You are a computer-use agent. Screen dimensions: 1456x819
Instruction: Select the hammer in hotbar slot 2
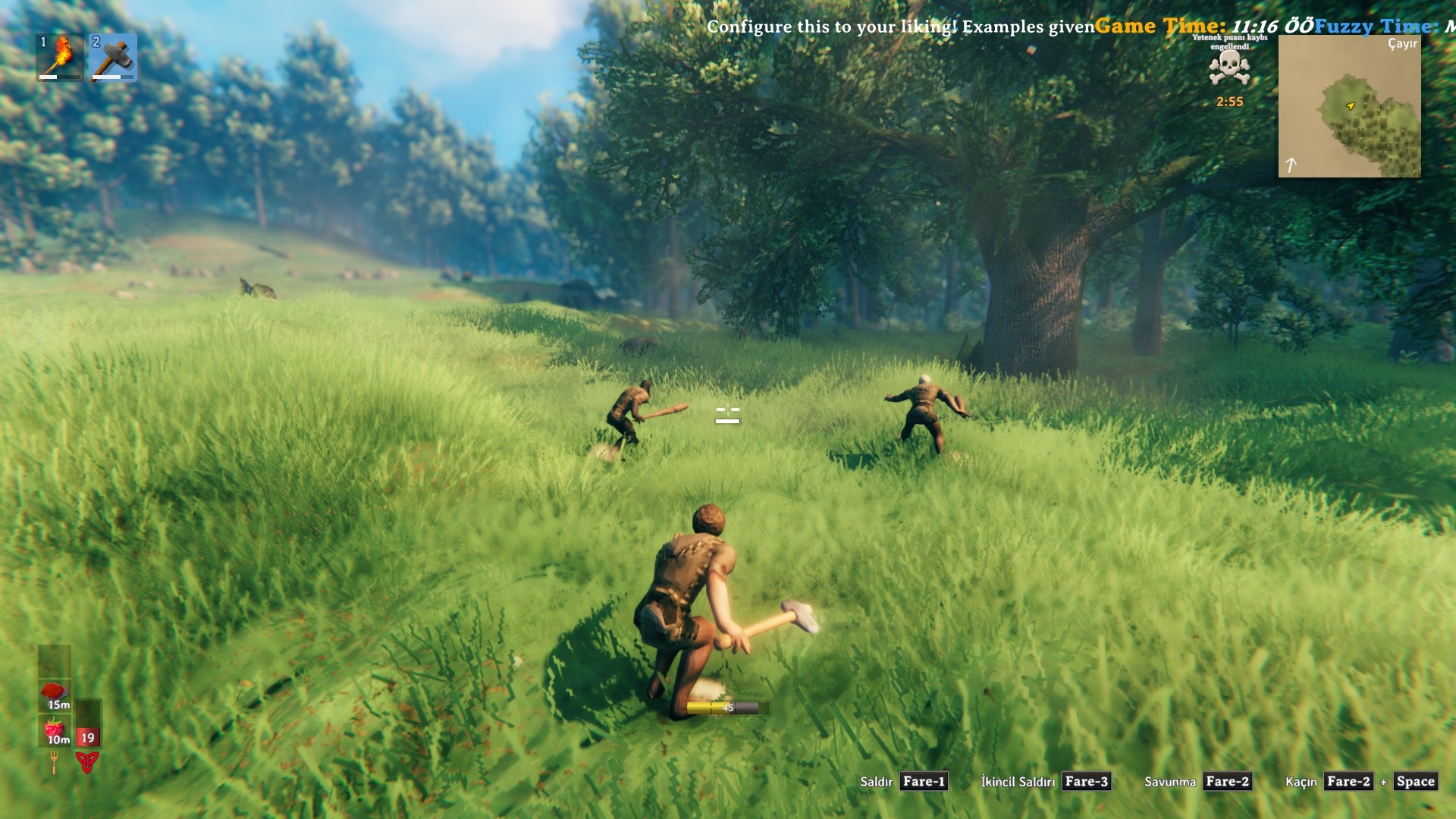pos(113,57)
